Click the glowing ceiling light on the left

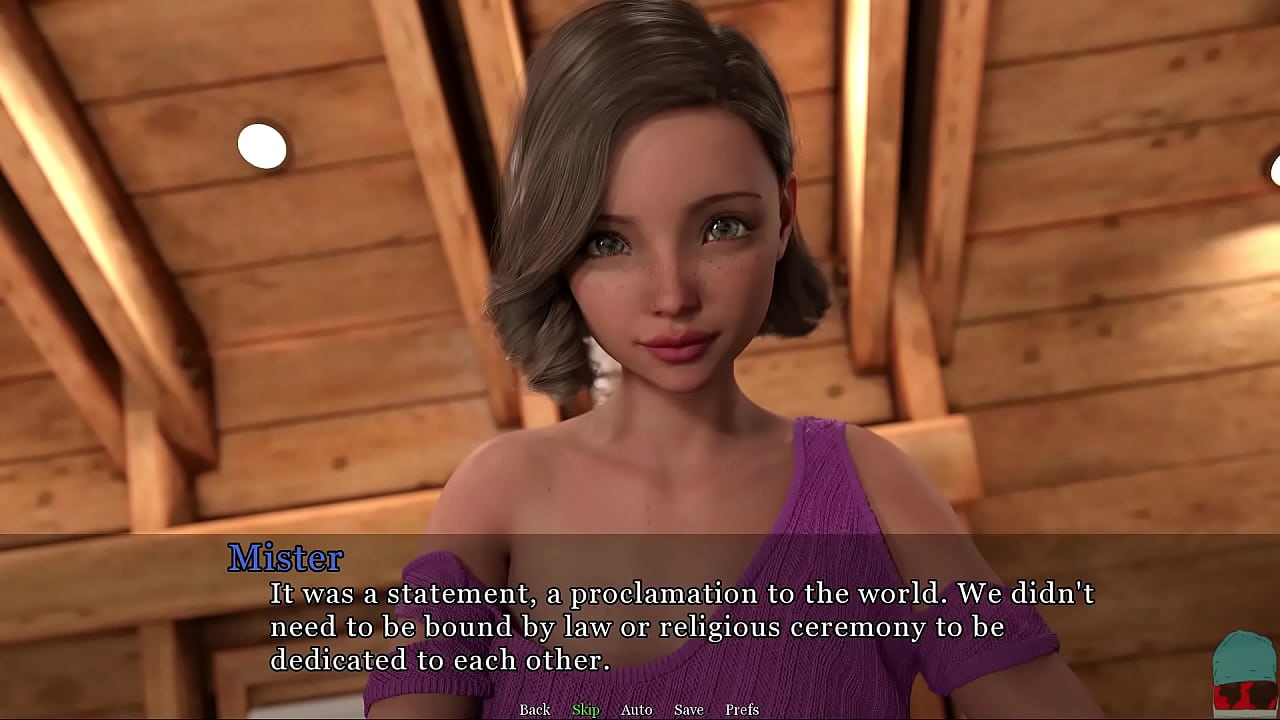click(x=264, y=144)
